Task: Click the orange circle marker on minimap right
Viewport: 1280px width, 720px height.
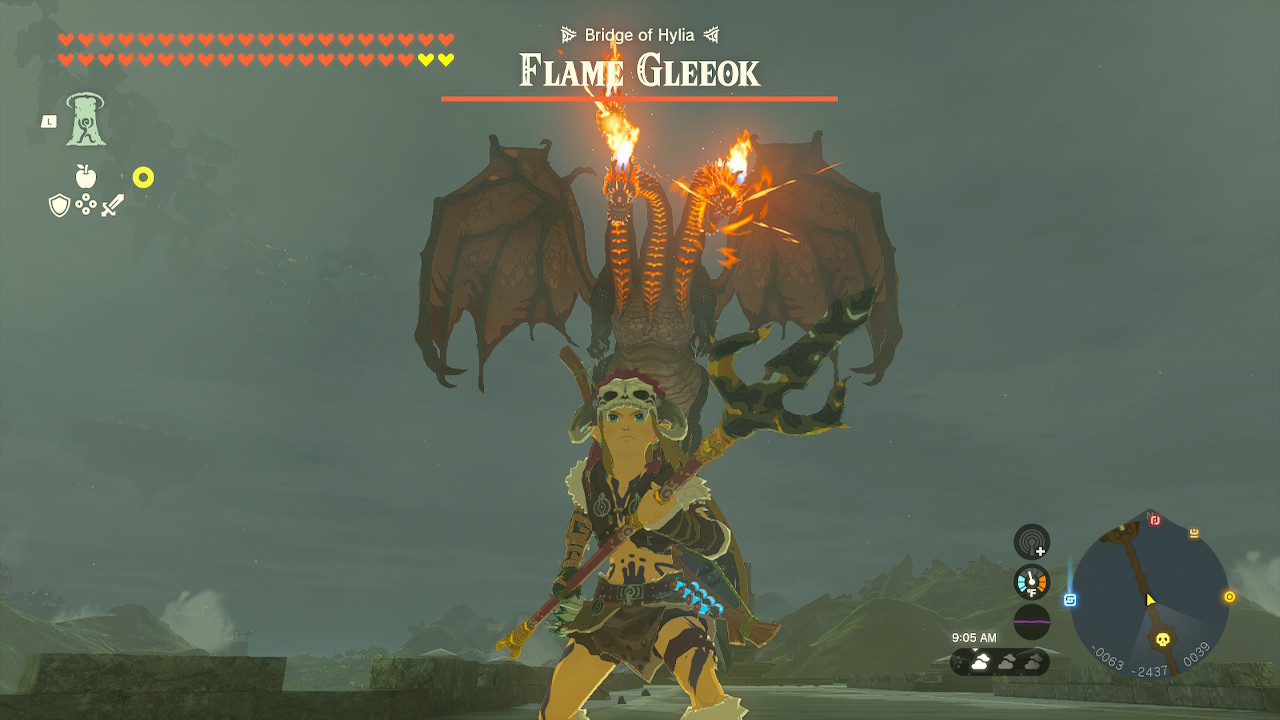Action: pyautogui.click(x=1229, y=596)
